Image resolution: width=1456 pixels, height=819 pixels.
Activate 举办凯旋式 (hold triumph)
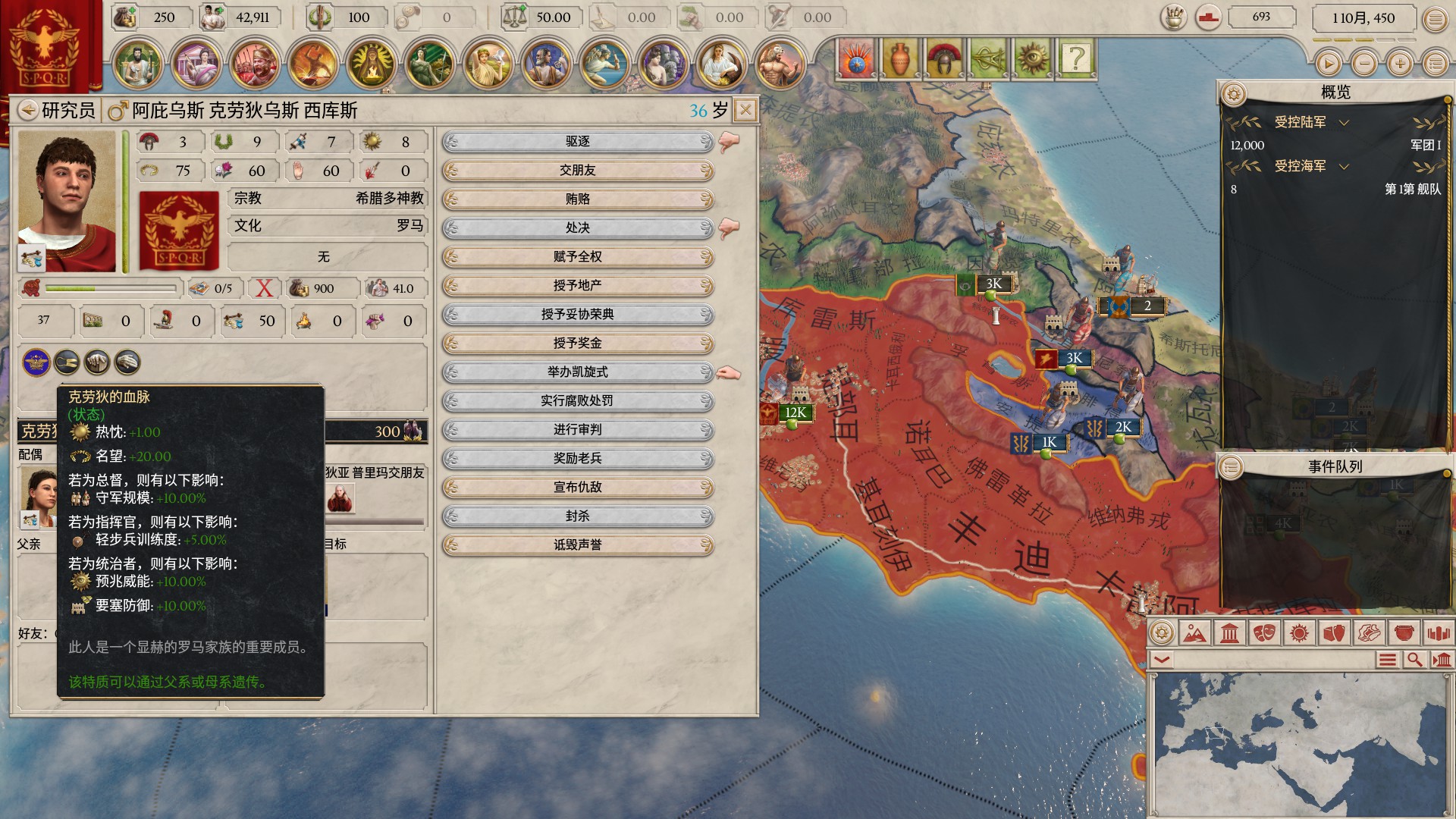(x=578, y=372)
